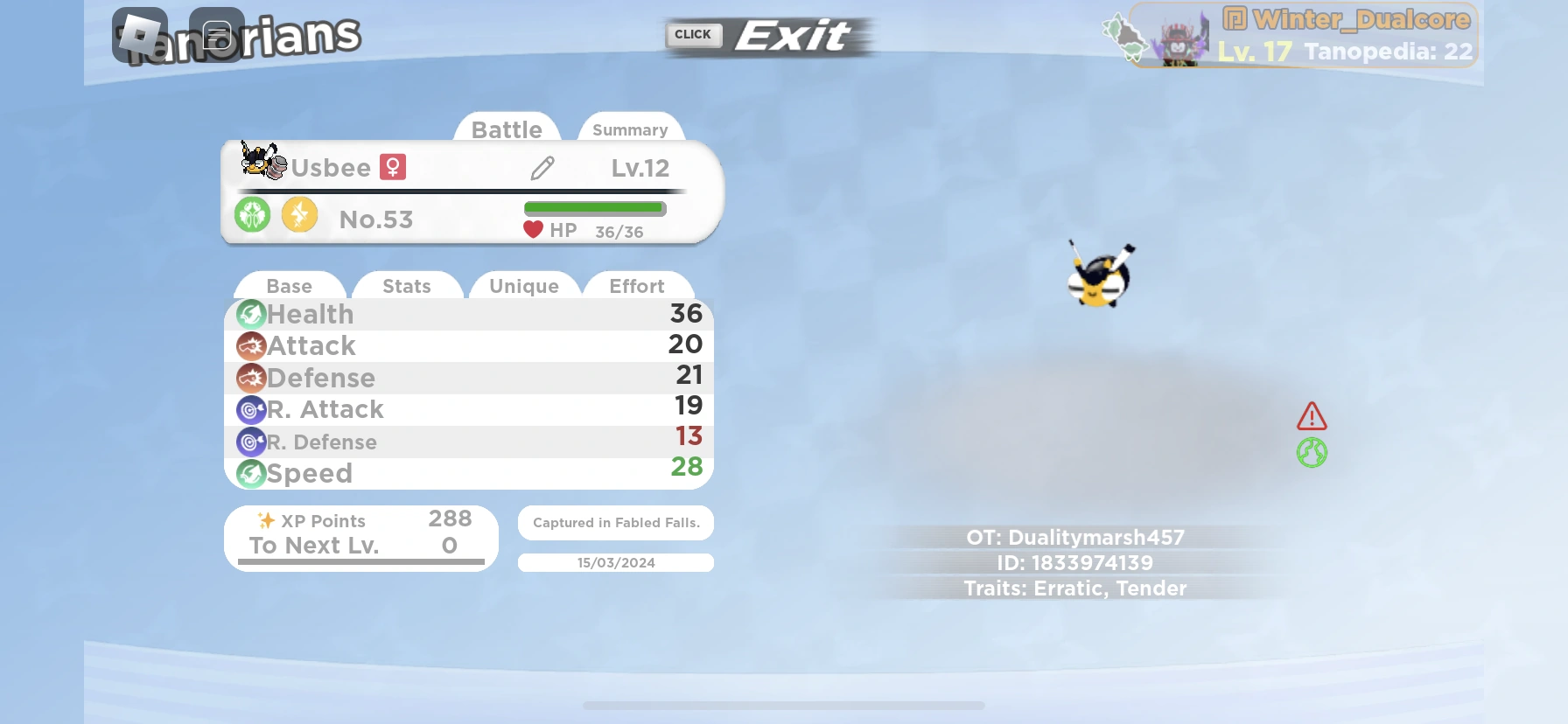Viewport: 1568px width, 724px height.
Task: Click the female gender symbol beside Usbee
Action: pyautogui.click(x=394, y=167)
